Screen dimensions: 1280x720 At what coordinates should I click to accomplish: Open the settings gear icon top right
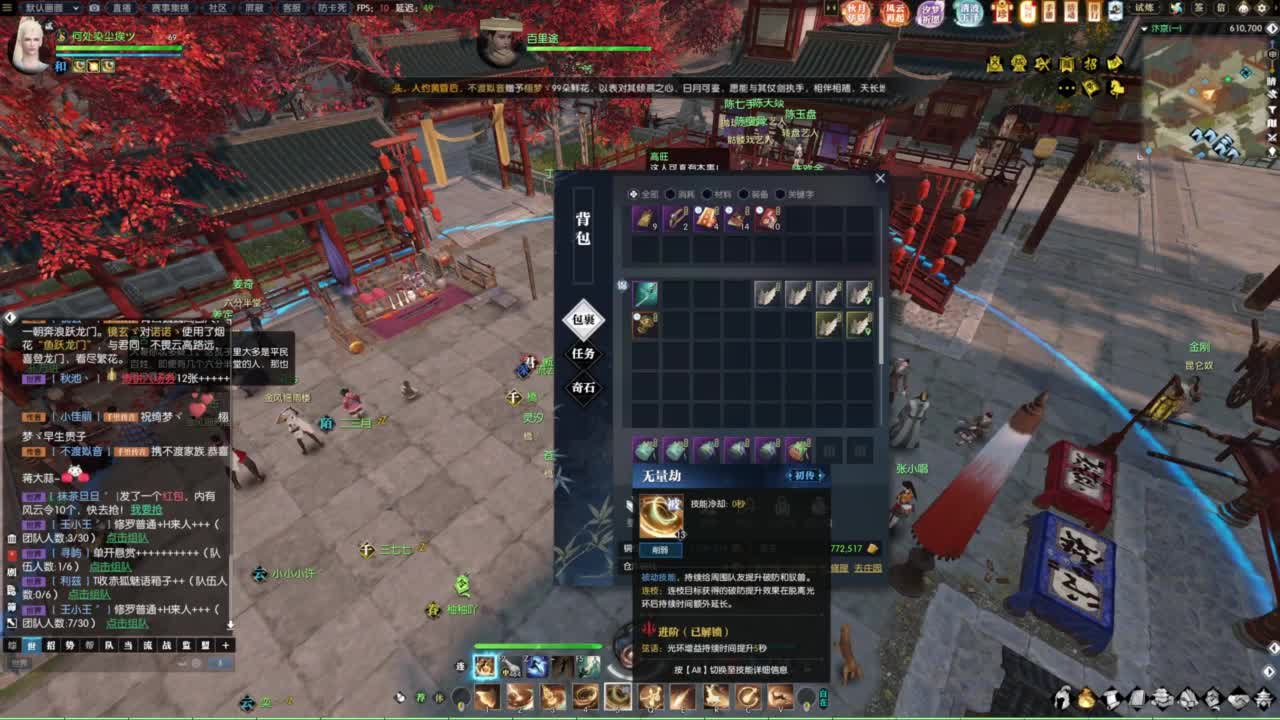pos(1262,8)
